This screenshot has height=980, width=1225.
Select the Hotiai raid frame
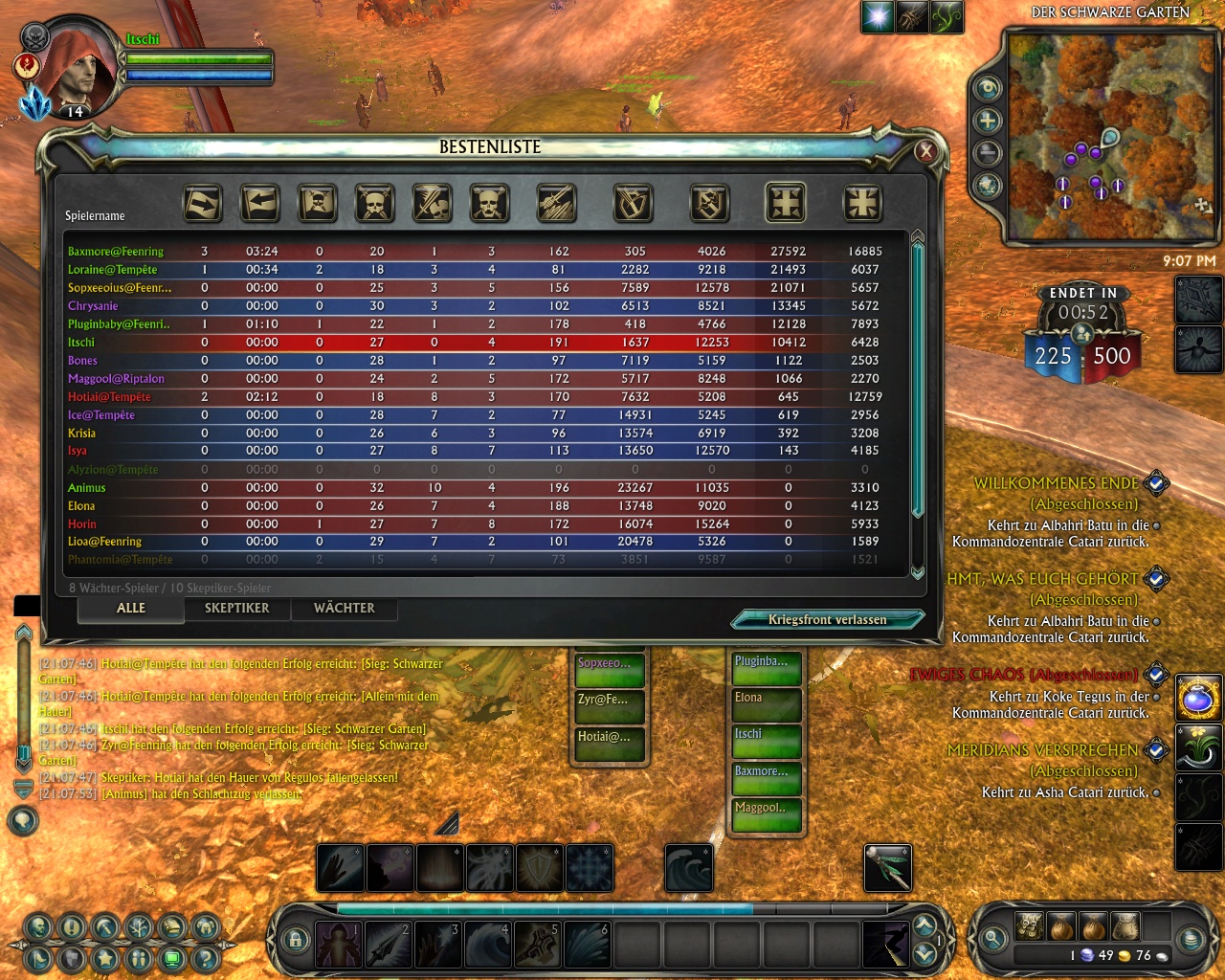pyautogui.click(x=609, y=743)
